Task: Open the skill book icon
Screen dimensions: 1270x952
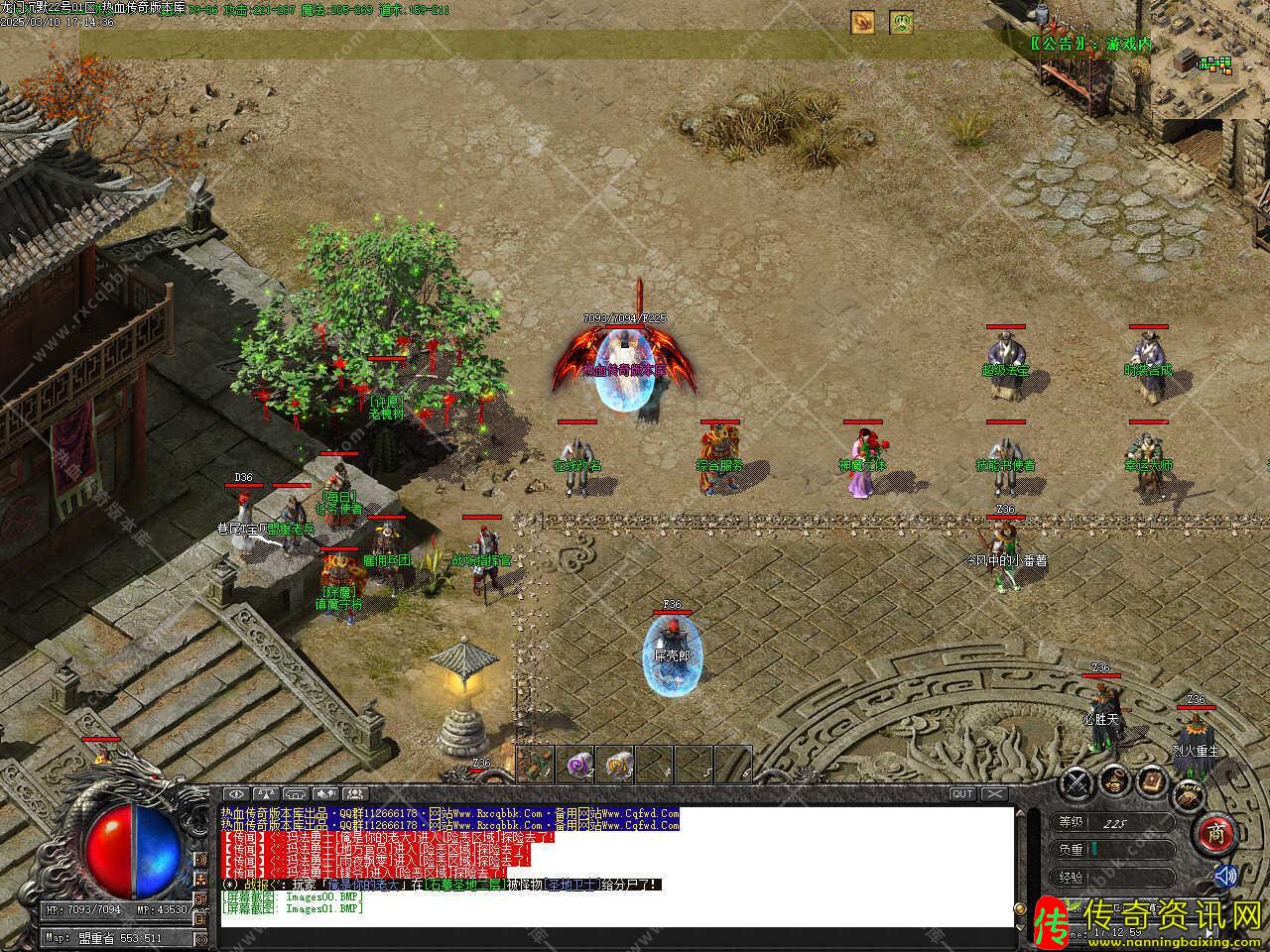Action: click(1153, 780)
